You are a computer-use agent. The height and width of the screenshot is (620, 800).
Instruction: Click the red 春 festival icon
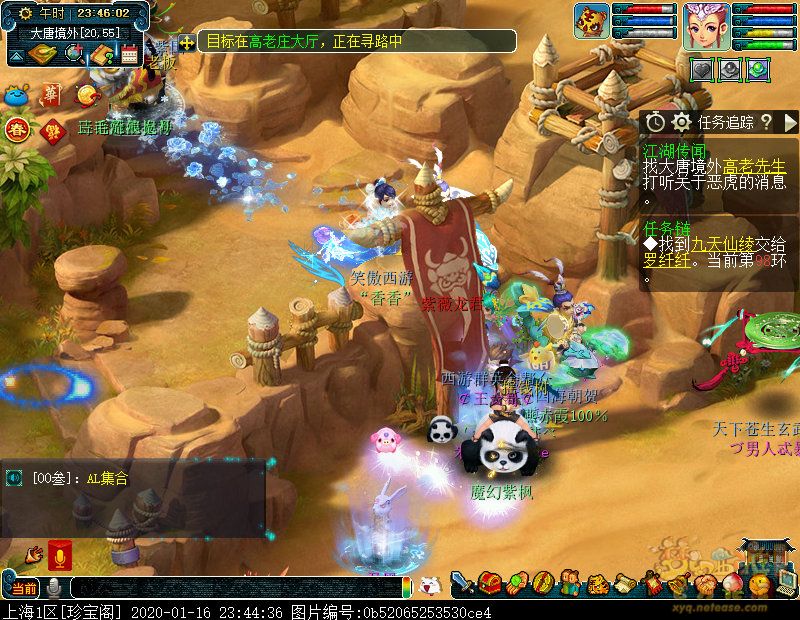click(16, 128)
